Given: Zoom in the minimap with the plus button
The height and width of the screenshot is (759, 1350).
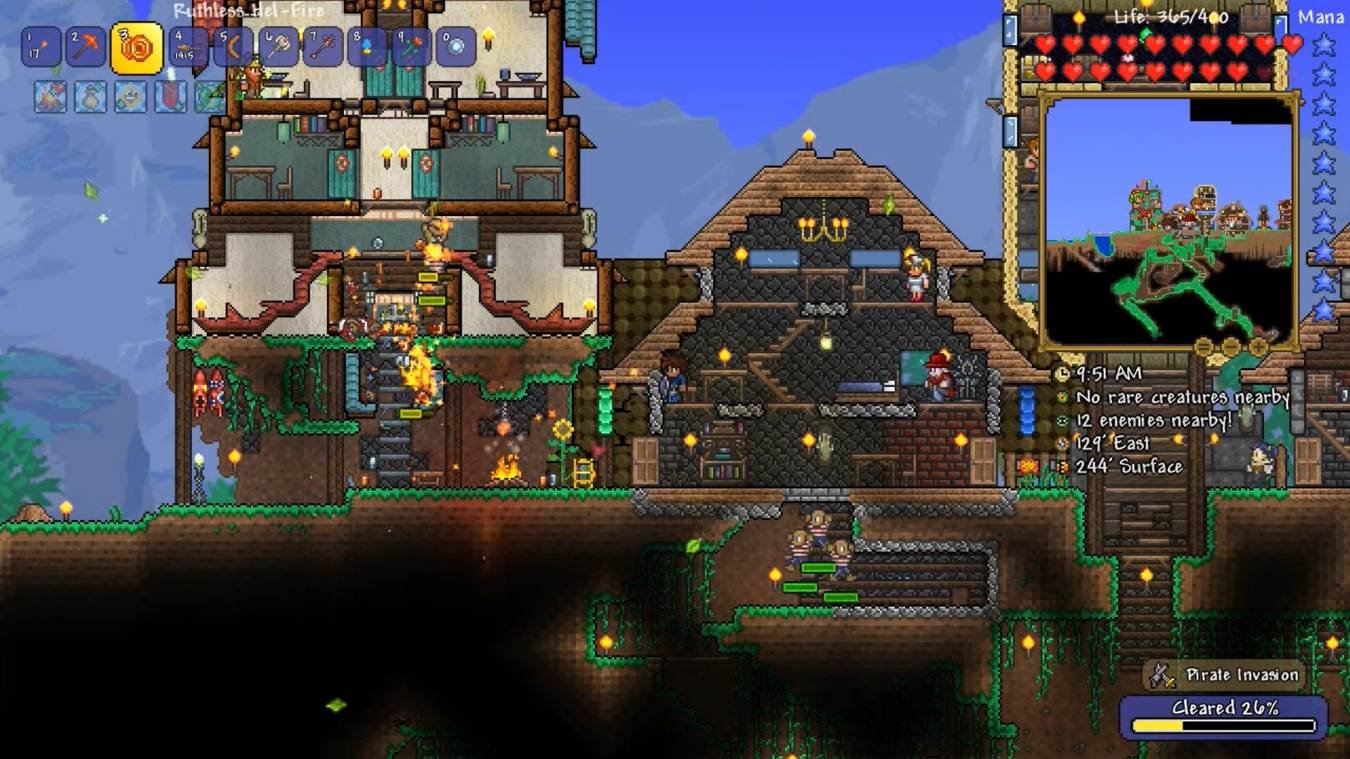Looking at the screenshot, I should coord(1258,348).
